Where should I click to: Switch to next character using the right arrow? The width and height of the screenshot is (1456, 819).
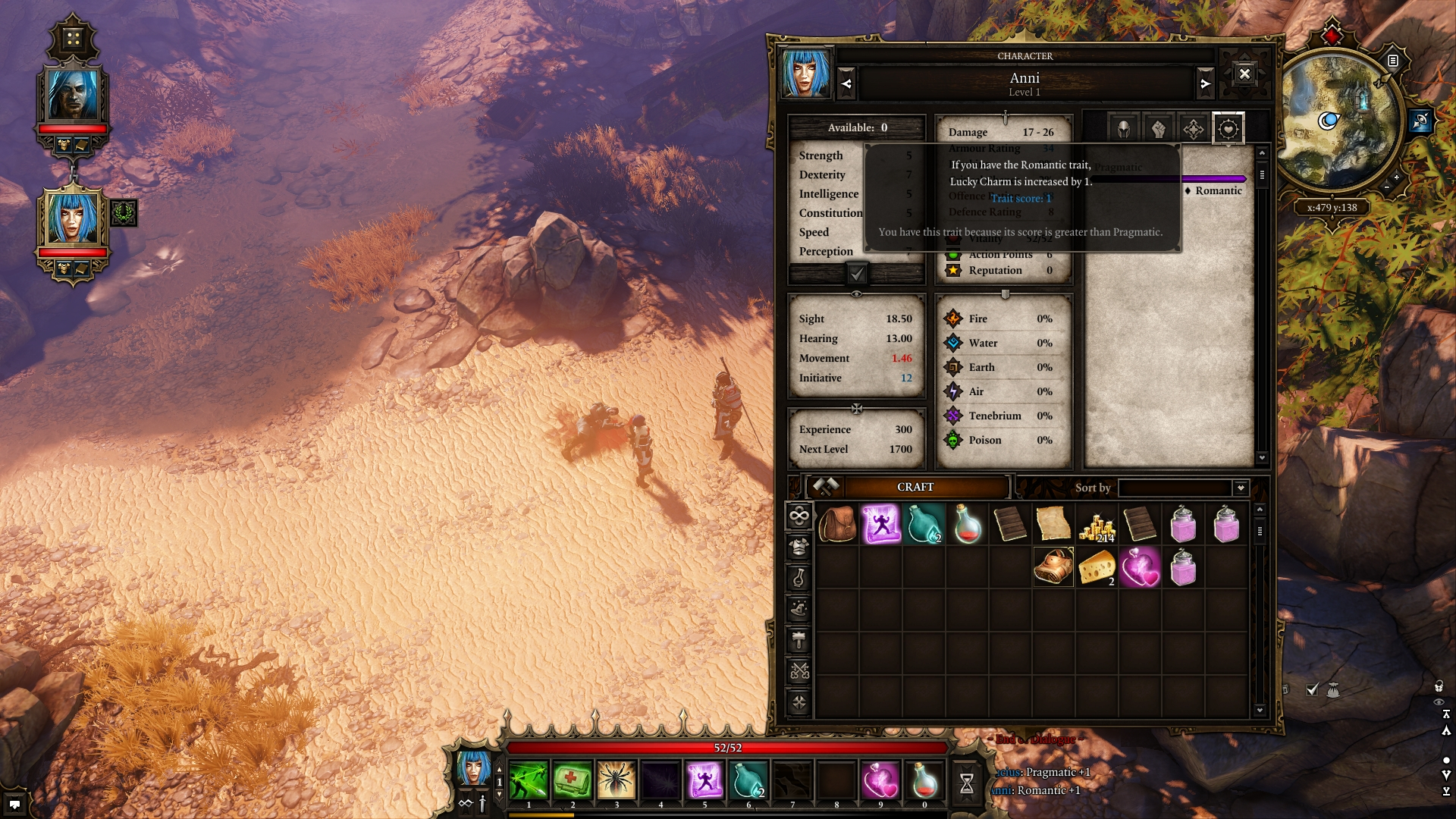click(x=1207, y=83)
